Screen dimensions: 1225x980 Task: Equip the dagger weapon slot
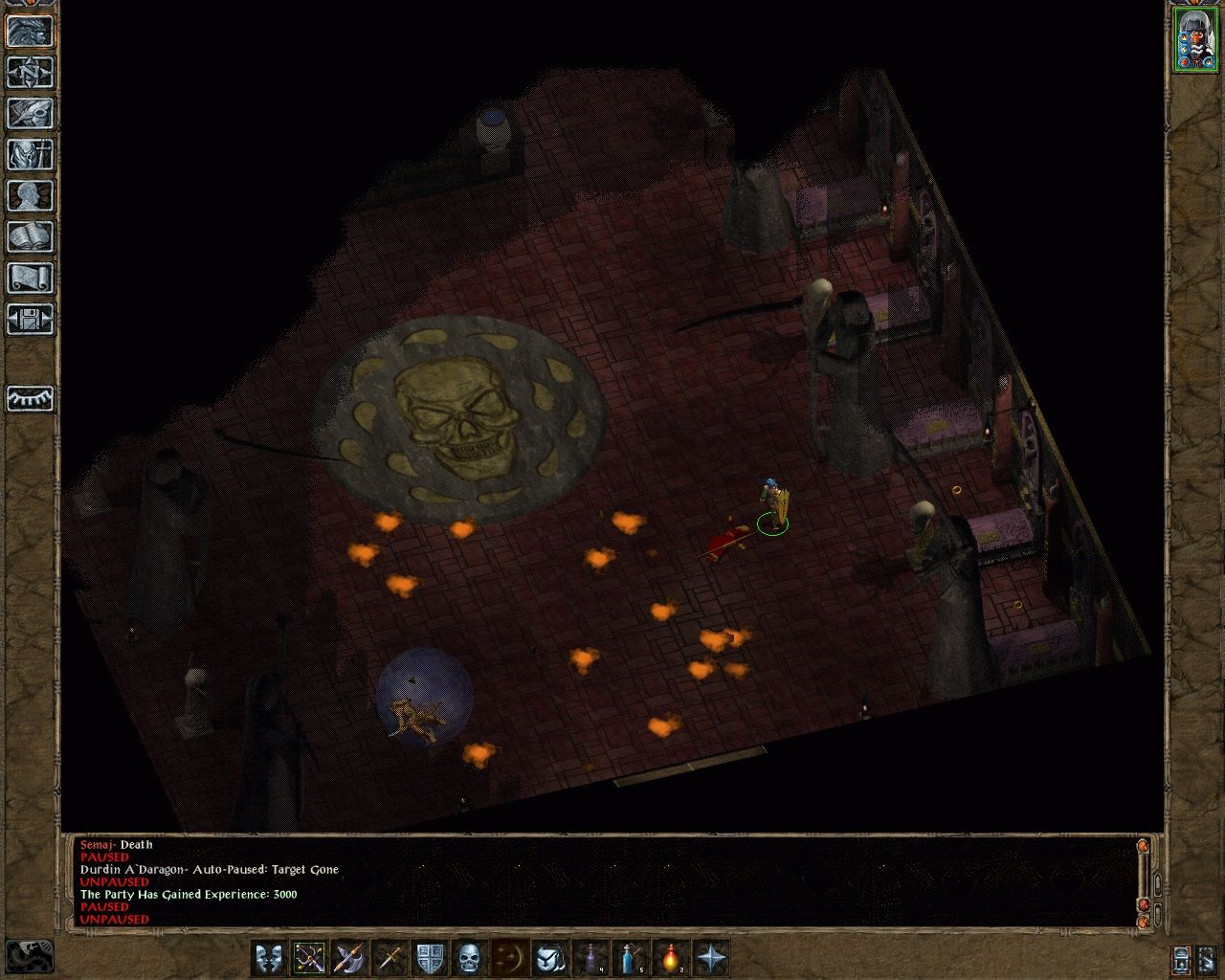click(390, 957)
